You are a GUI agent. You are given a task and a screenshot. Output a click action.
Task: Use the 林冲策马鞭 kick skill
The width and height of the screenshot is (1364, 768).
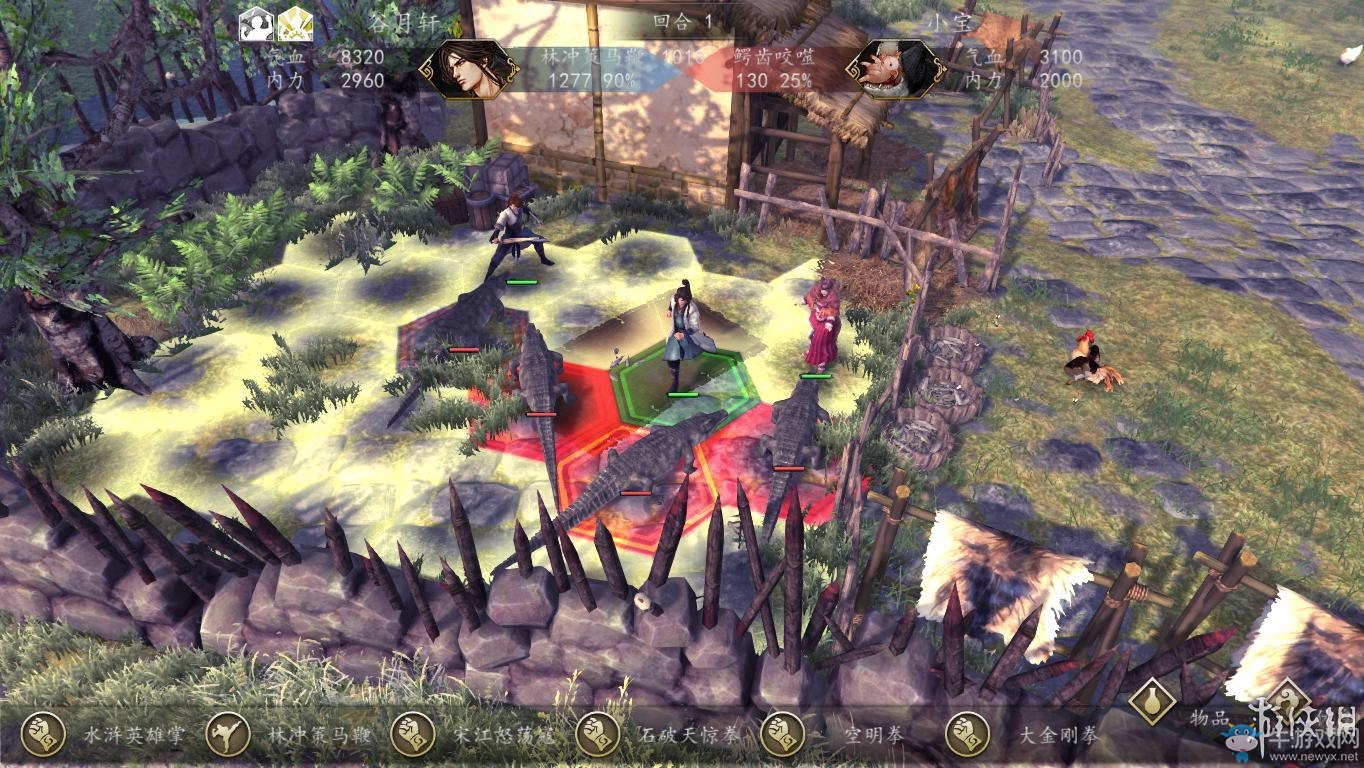click(x=228, y=736)
